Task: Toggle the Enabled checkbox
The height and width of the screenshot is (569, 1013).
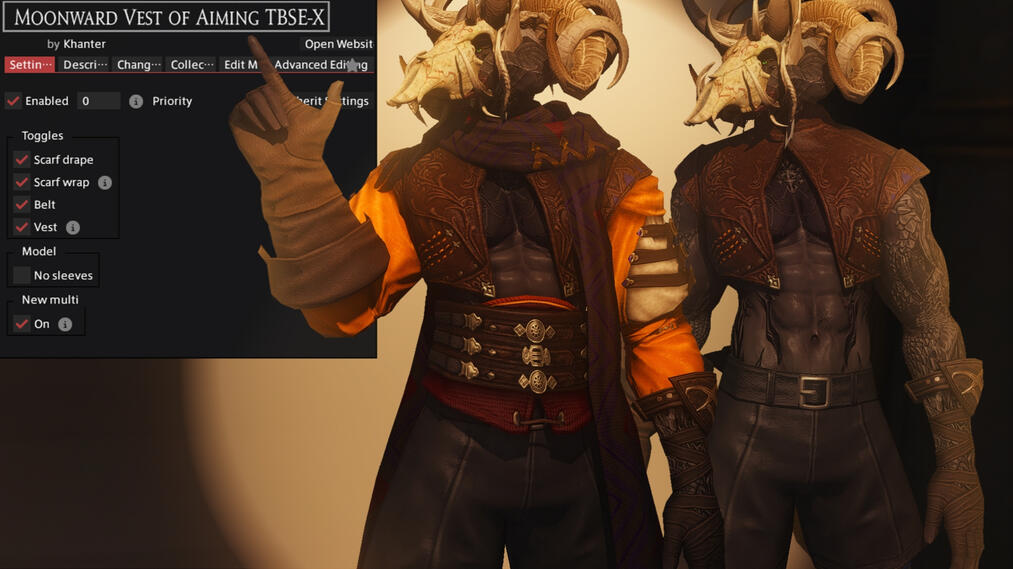Action: 14,101
